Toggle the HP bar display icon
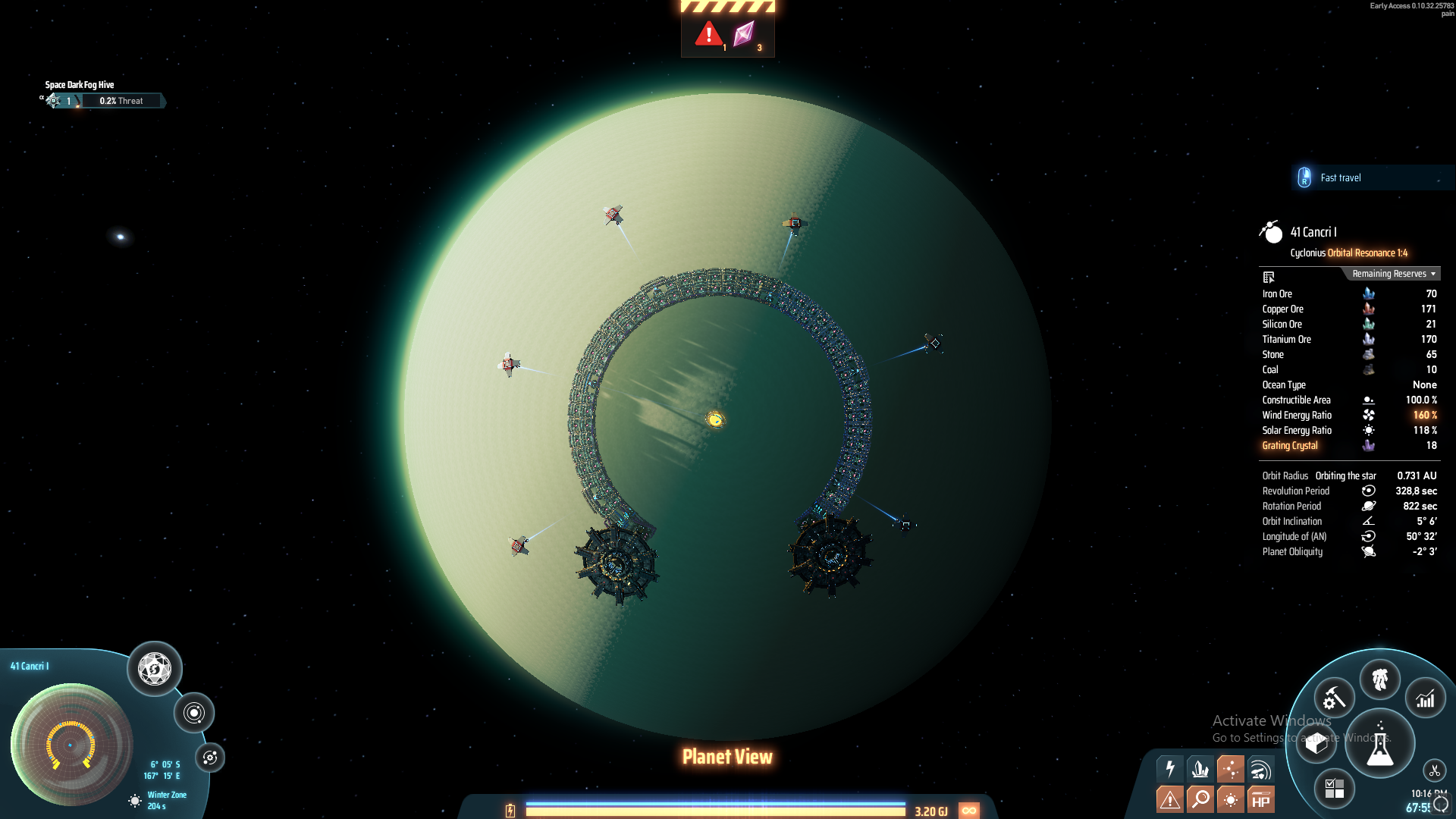The height and width of the screenshot is (819, 1456). pyautogui.click(x=1260, y=799)
